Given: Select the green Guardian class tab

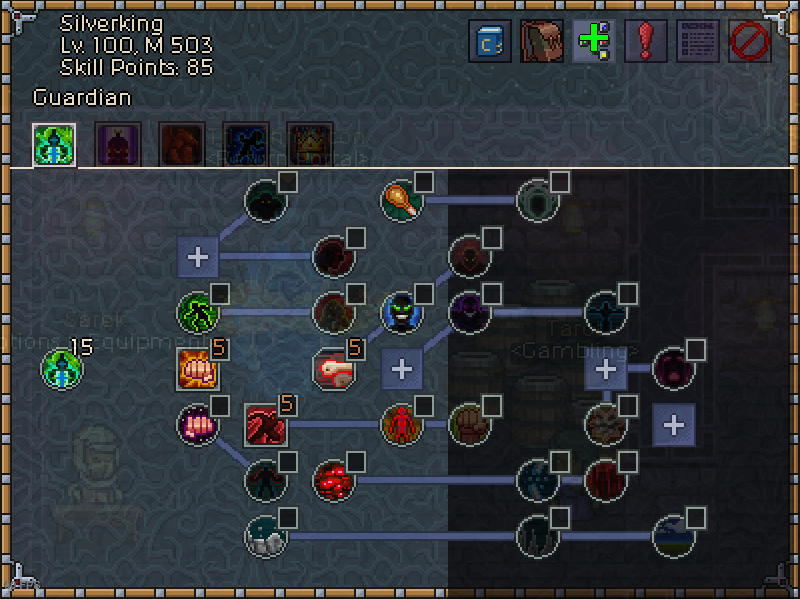Looking at the screenshot, I should point(54,145).
